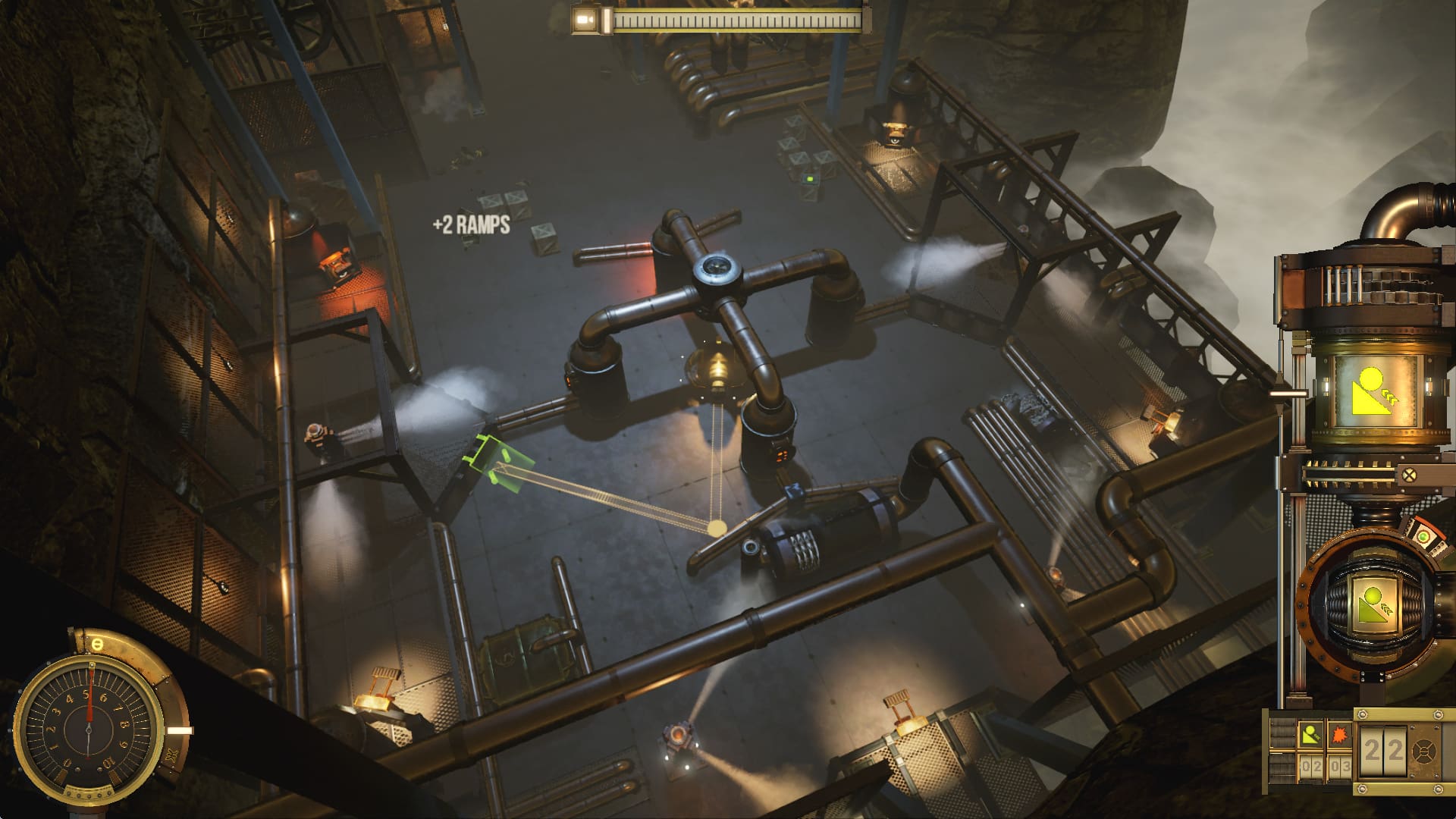Click the camera icon left of the top ruler
The width and height of the screenshot is (1456, 819).
click(585, 19)
